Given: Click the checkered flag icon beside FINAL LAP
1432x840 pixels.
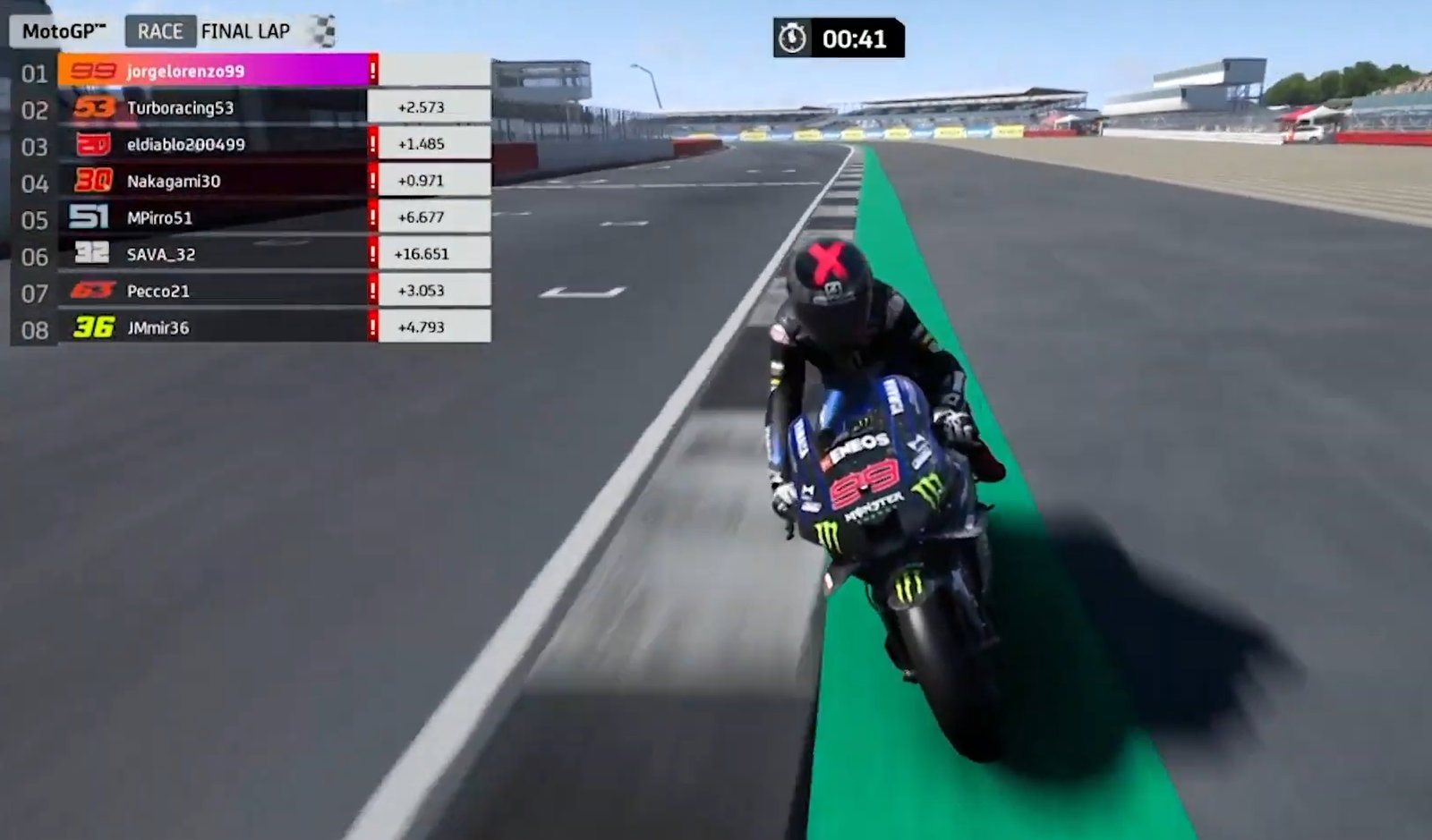Looking at the screenshot, I should click(320, 30).
